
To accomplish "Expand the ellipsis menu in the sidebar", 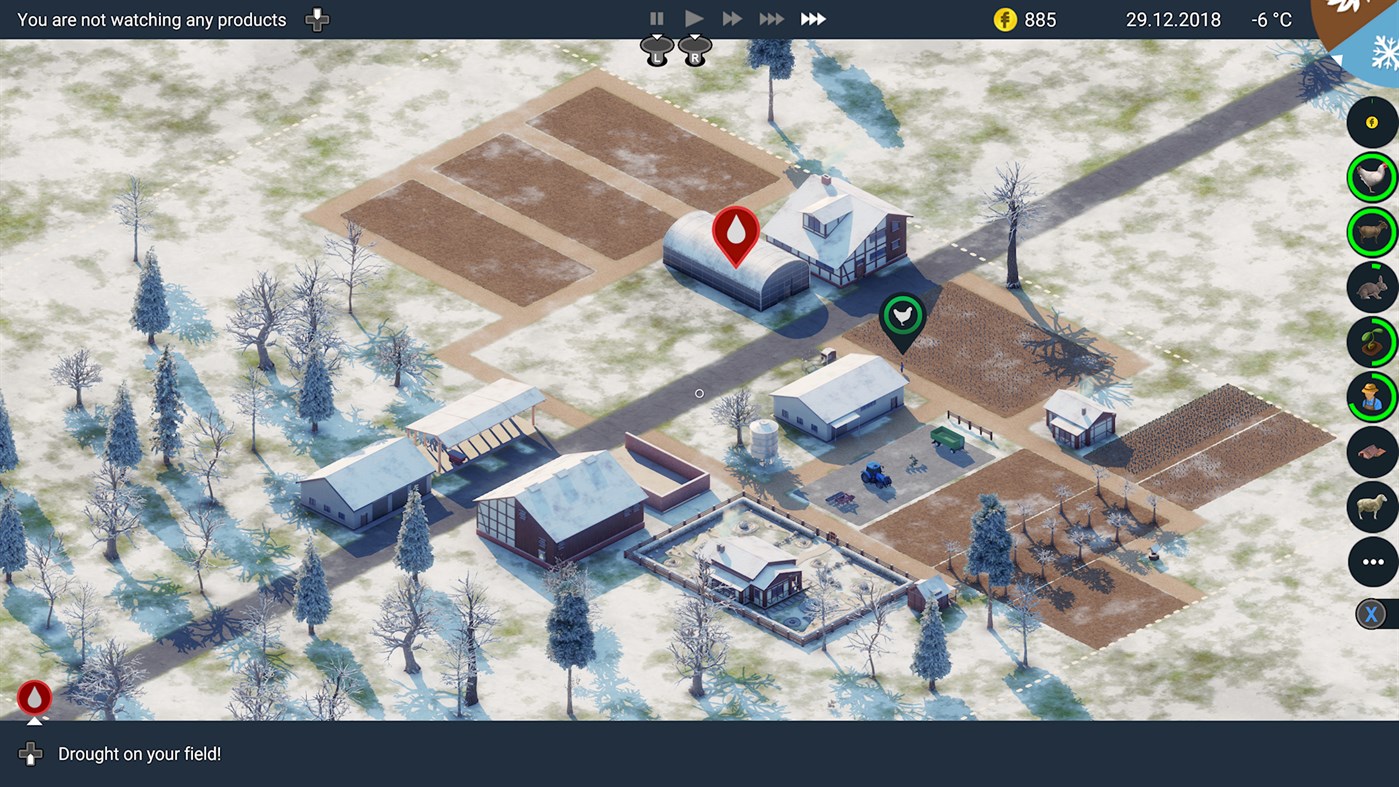I will click(x=1371, y=562).
